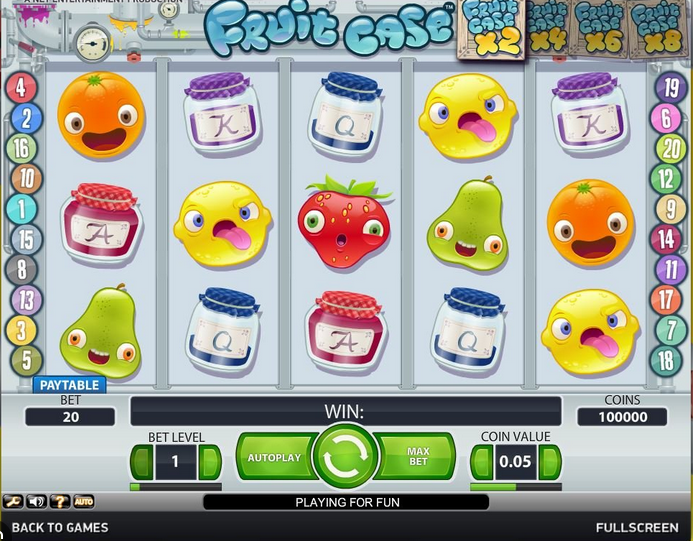This screenshot has width=693, height=541.
Task: Click the small AUTO icon
Action: (x=84, y=501)
